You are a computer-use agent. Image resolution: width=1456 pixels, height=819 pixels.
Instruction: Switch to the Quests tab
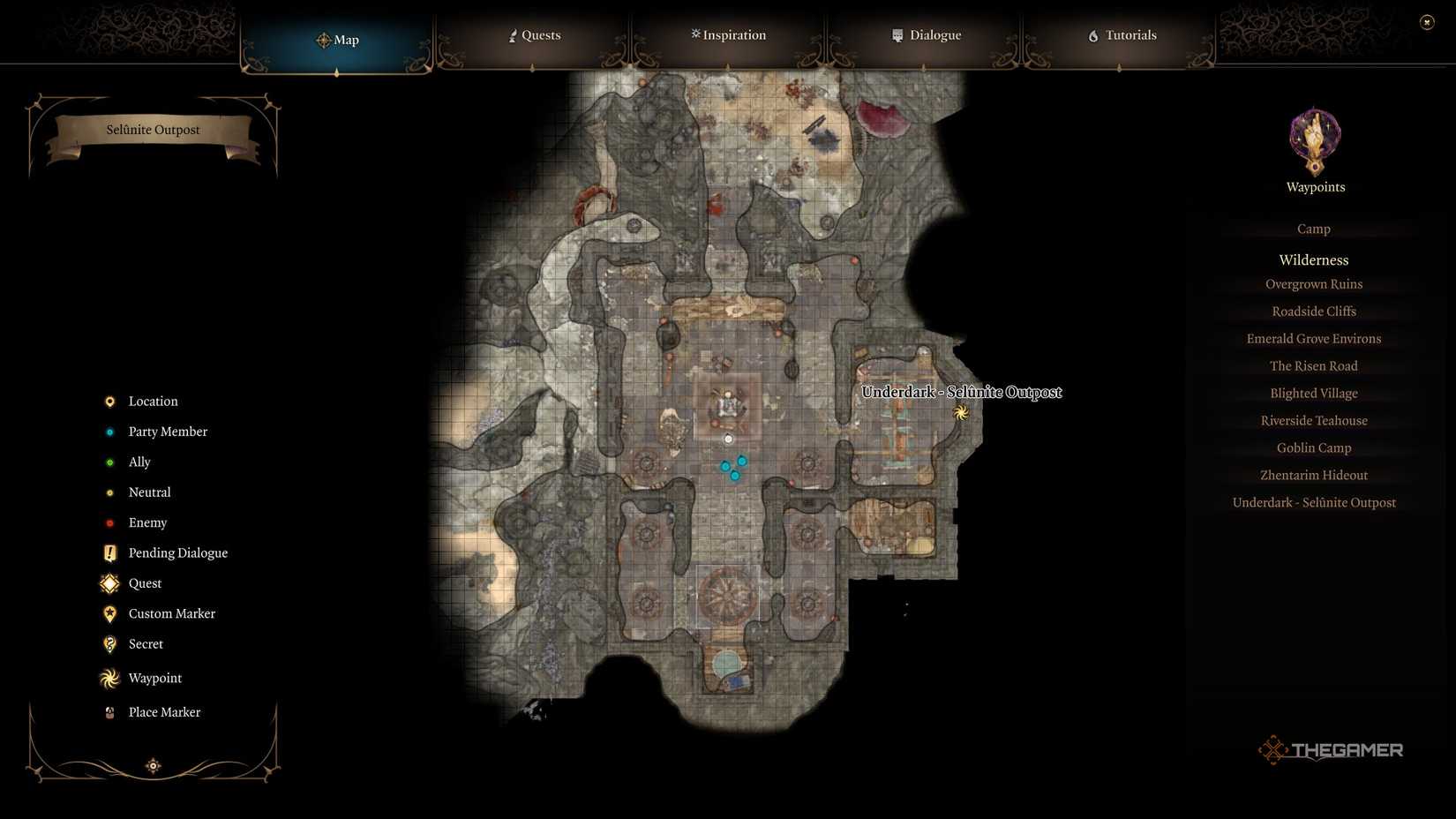tap(534, 35)
